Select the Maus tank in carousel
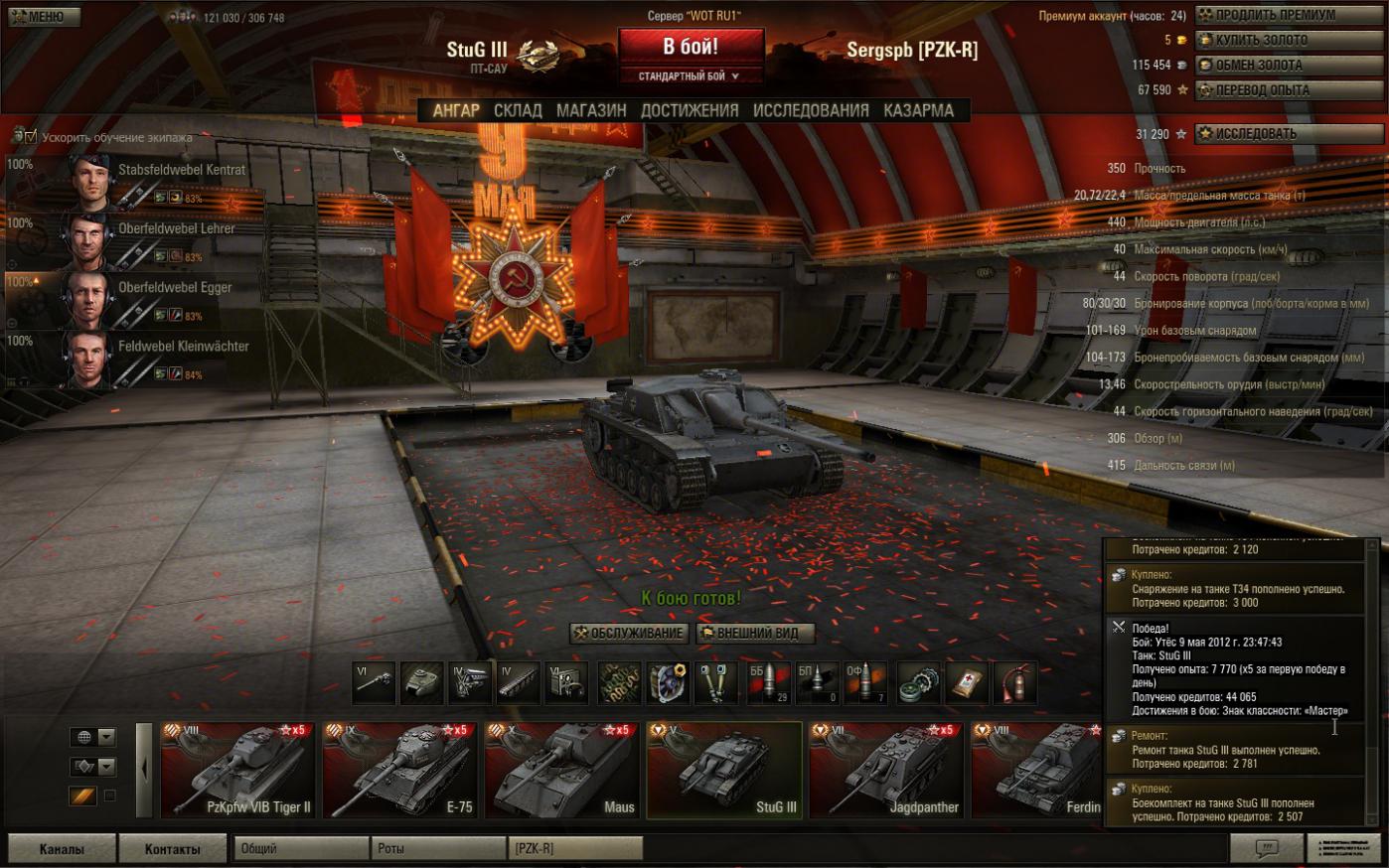The height and width of the screenshot is (868, 1389). click(562, 770)
